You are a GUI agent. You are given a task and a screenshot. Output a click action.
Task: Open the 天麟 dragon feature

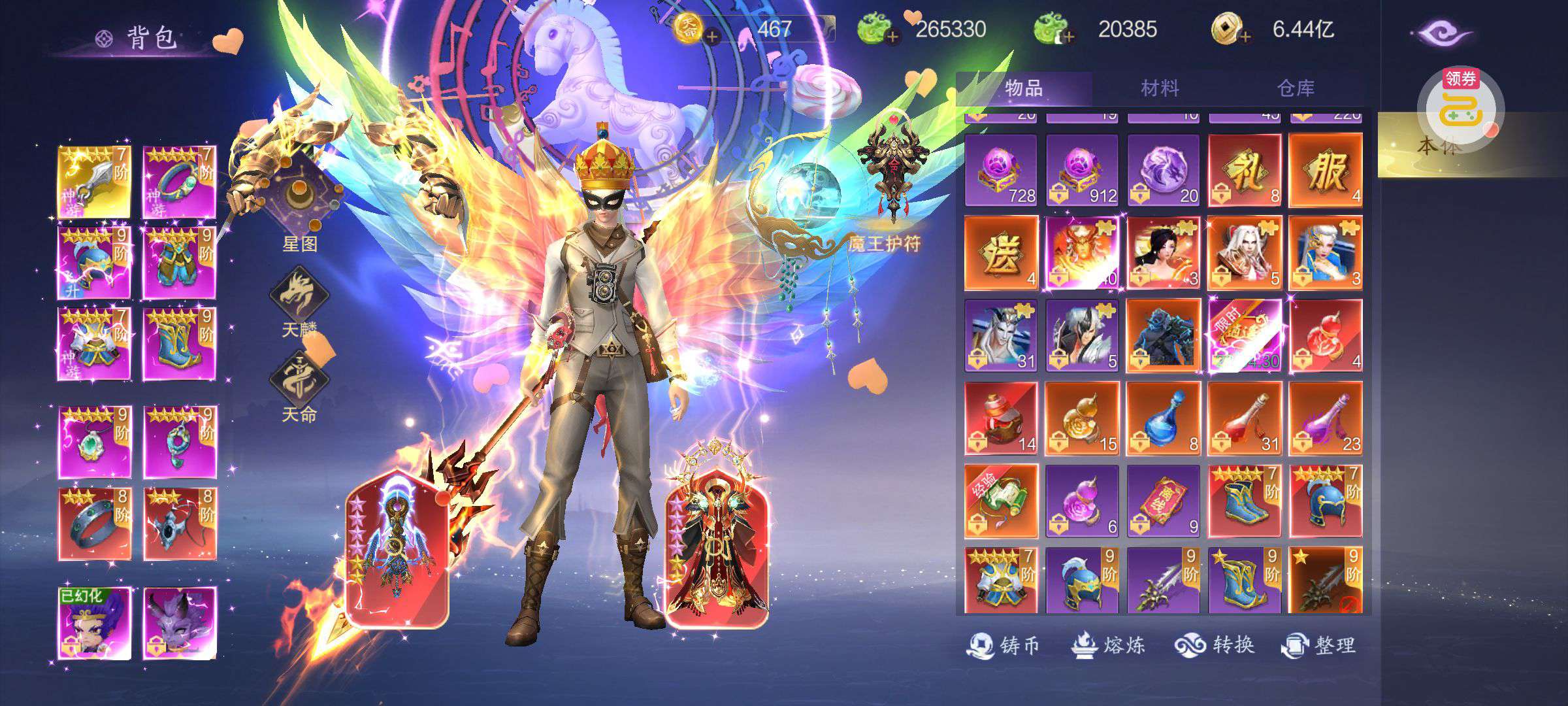click(299, 297)
